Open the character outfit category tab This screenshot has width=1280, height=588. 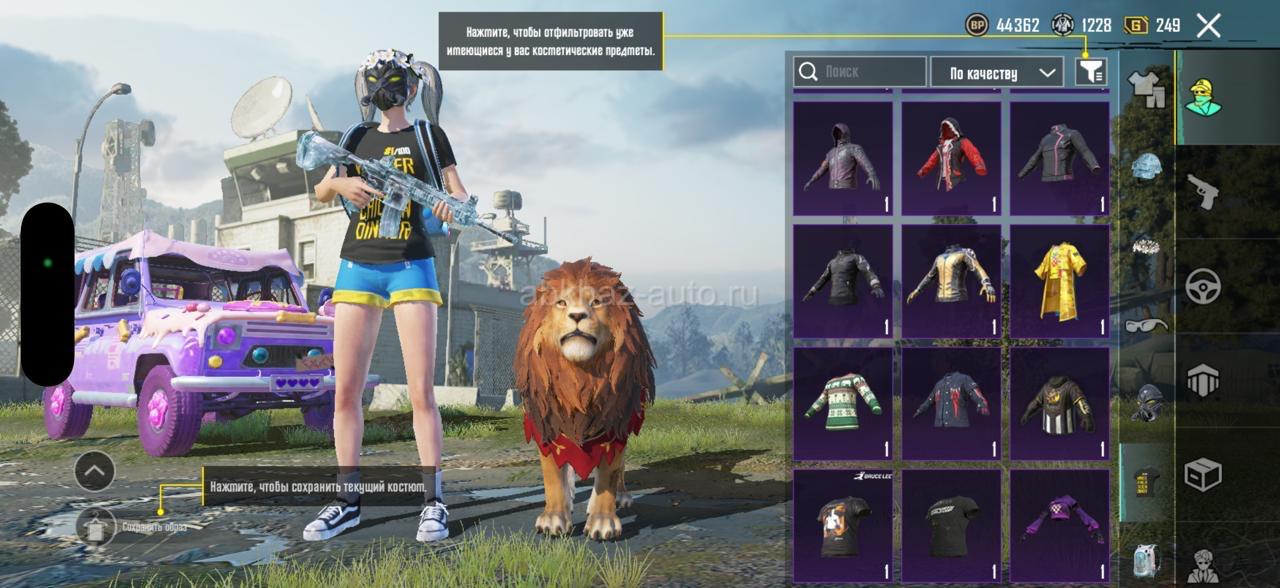coord(1203,97)
